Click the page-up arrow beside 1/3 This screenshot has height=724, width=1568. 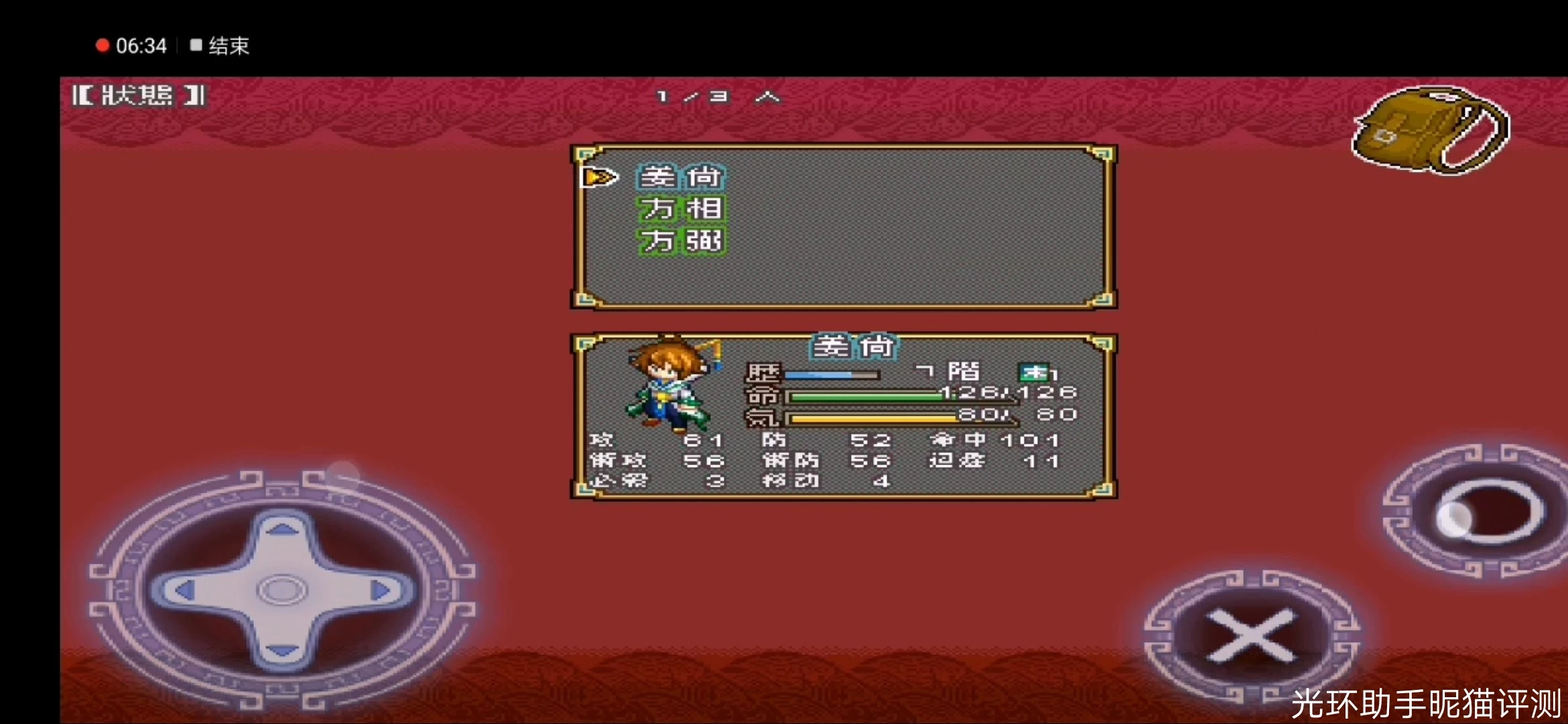coord(767,97)
